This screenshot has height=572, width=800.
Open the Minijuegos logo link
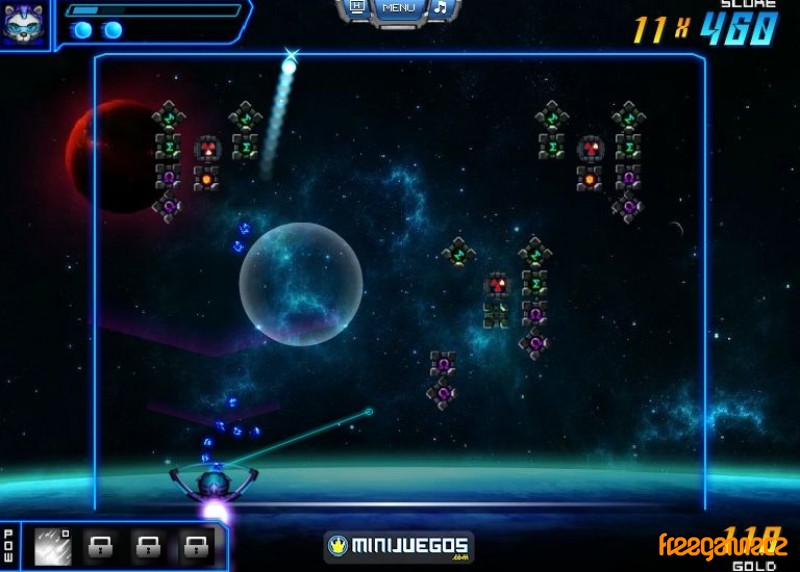pyautogui.click(x=399, y=547)
